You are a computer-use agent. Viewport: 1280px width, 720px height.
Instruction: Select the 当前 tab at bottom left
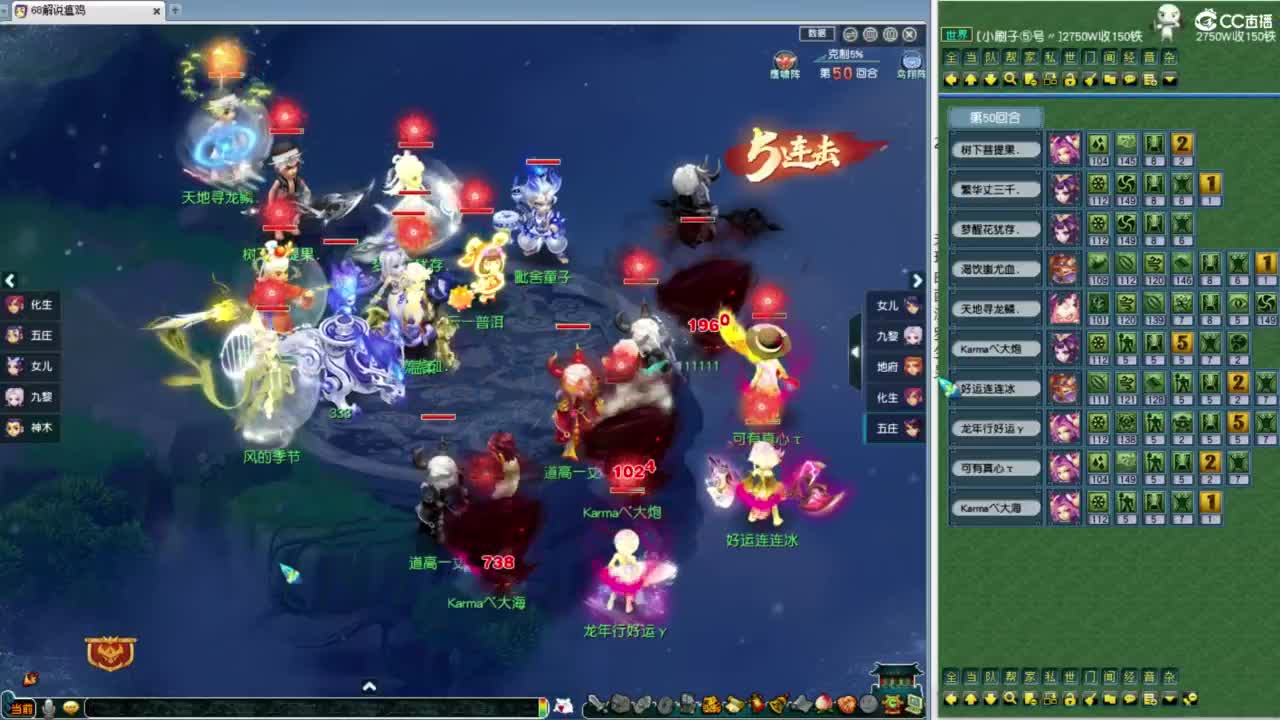[x=22, y=705]
